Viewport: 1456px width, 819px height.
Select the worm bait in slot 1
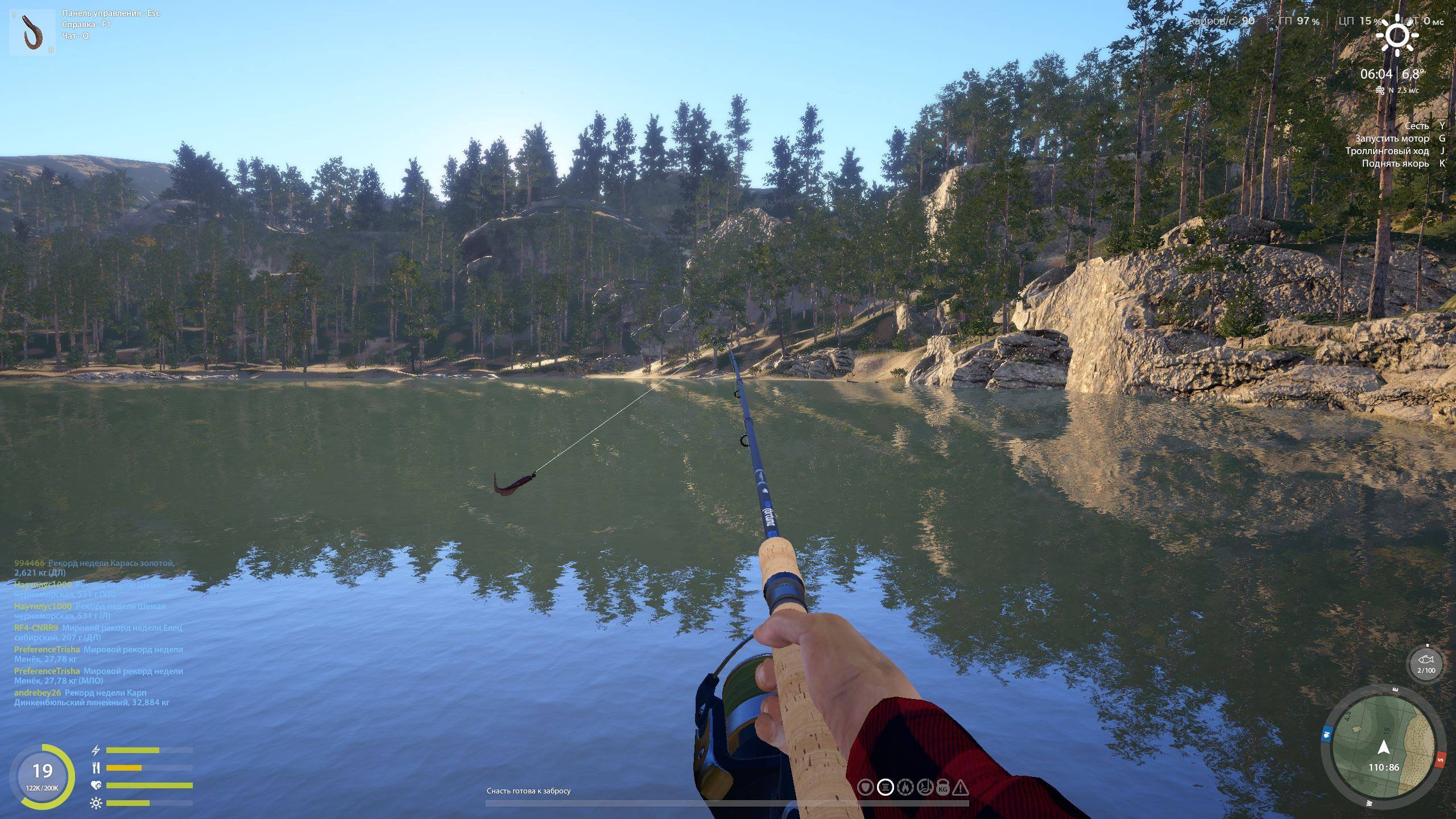[x=31, y=31]
